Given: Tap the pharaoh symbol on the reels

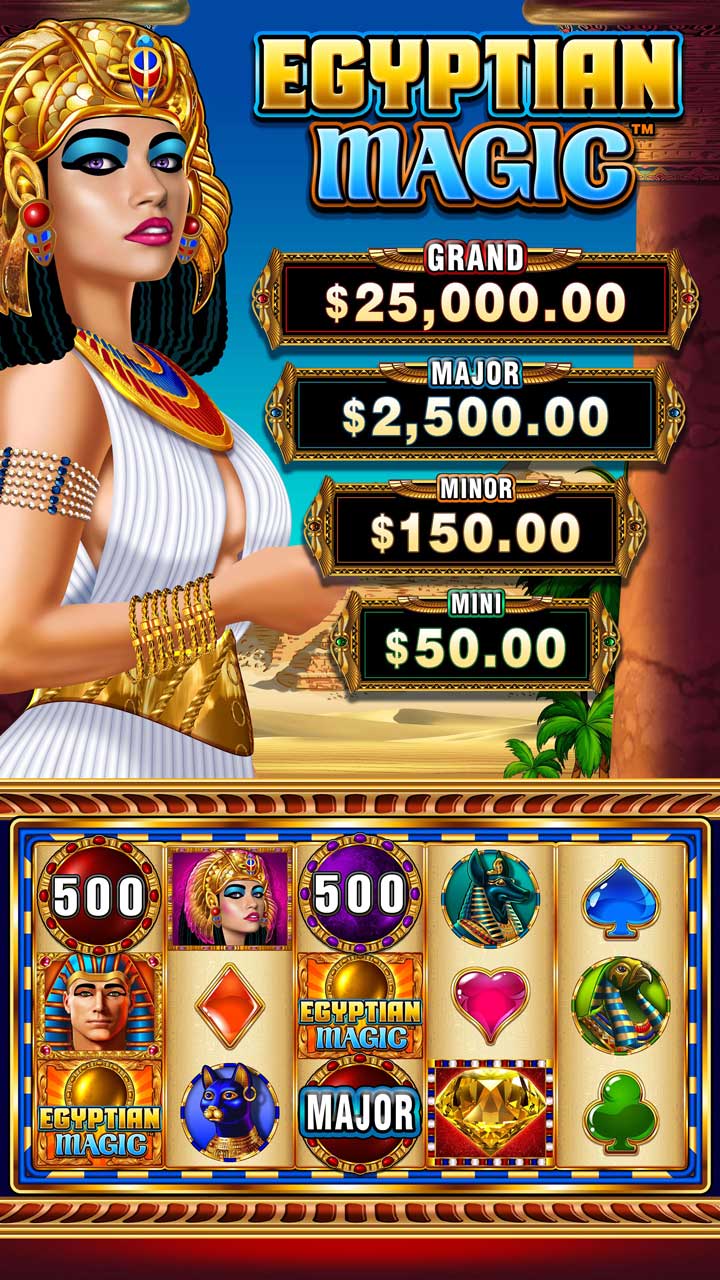Looking at the screenshot, I should coord(99,1005).
